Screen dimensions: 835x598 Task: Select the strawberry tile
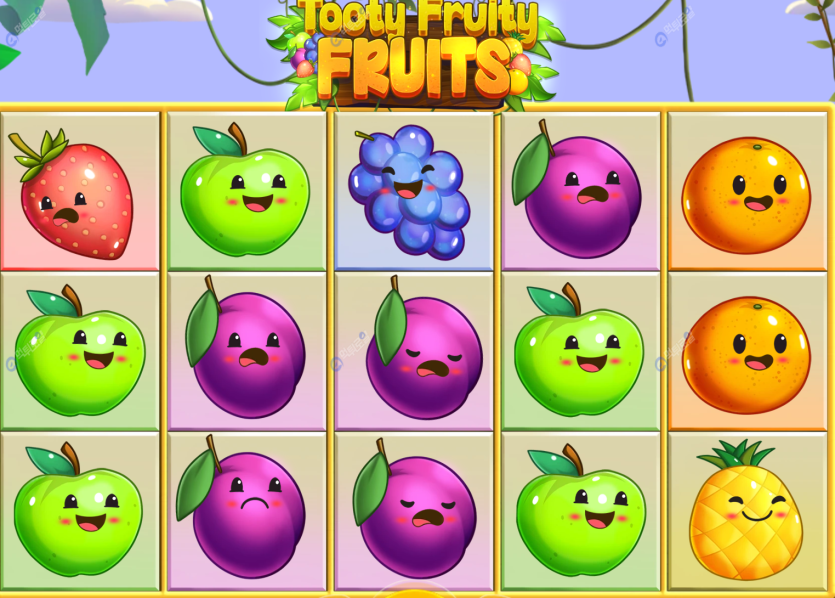[x=78, y=193]
